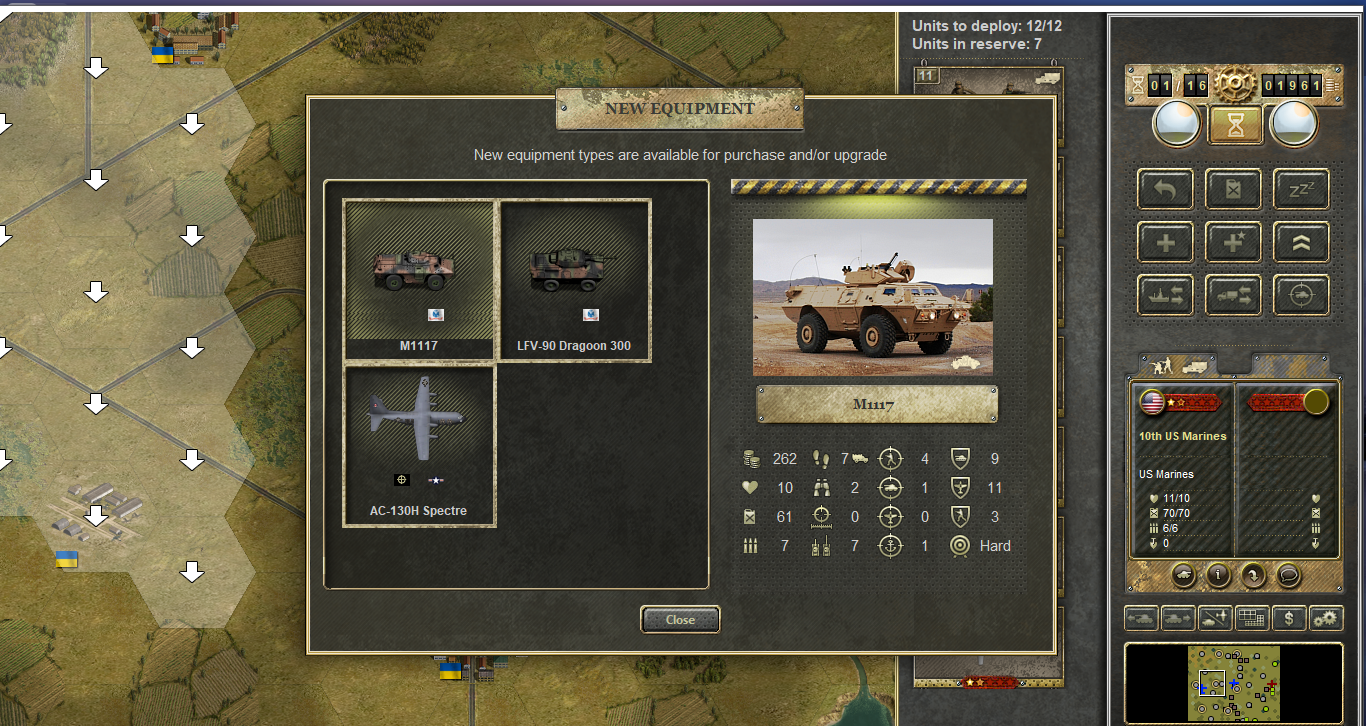The height and width of the screenshot is (726, 1366).
Task: Click the fuel canister resupply button
Action: point(1234,189)
